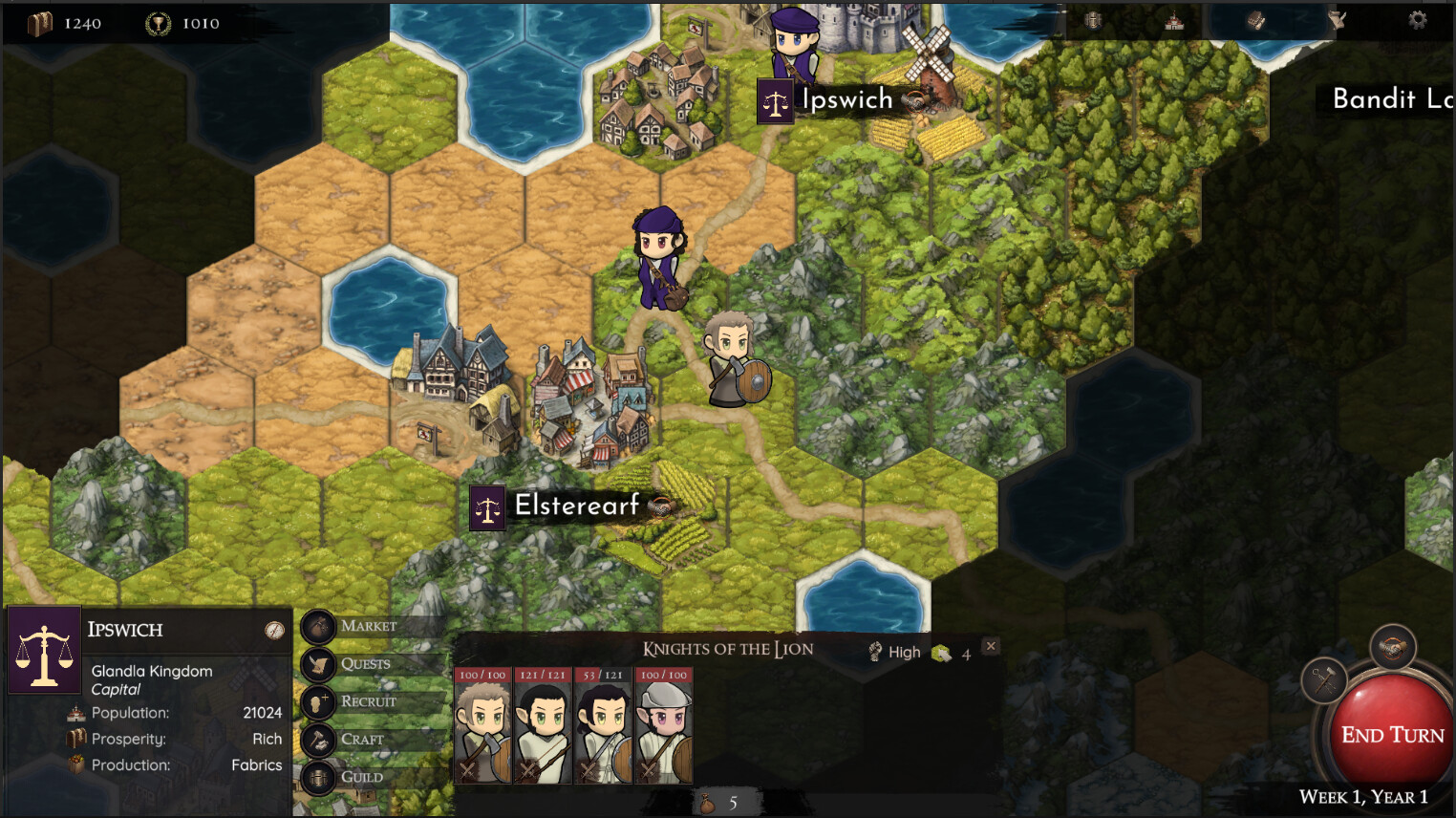Open the game settings gear
Screen dimensions: 1456x818
(1418, 21)
